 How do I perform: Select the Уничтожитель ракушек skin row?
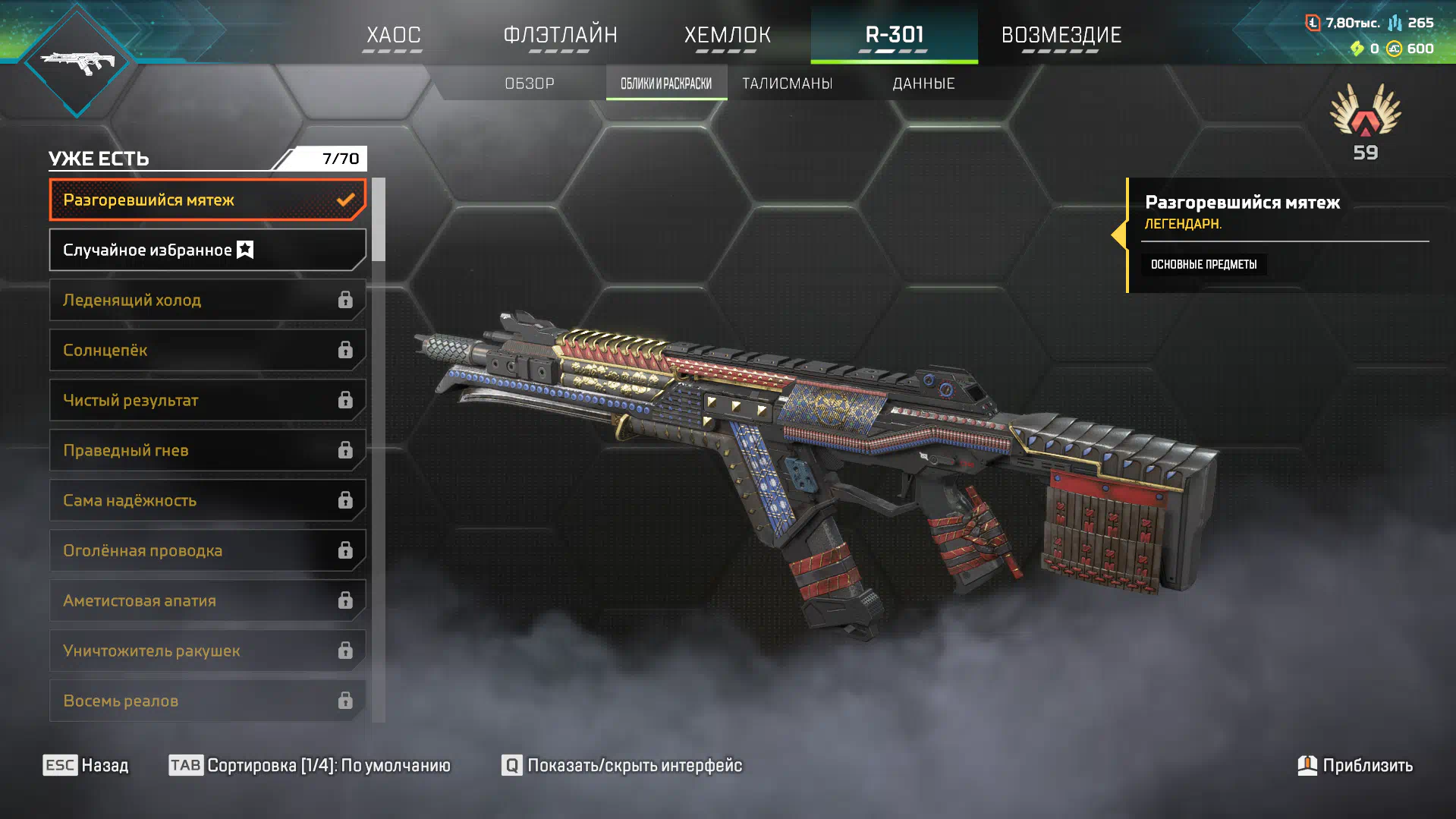coord(207,651)
